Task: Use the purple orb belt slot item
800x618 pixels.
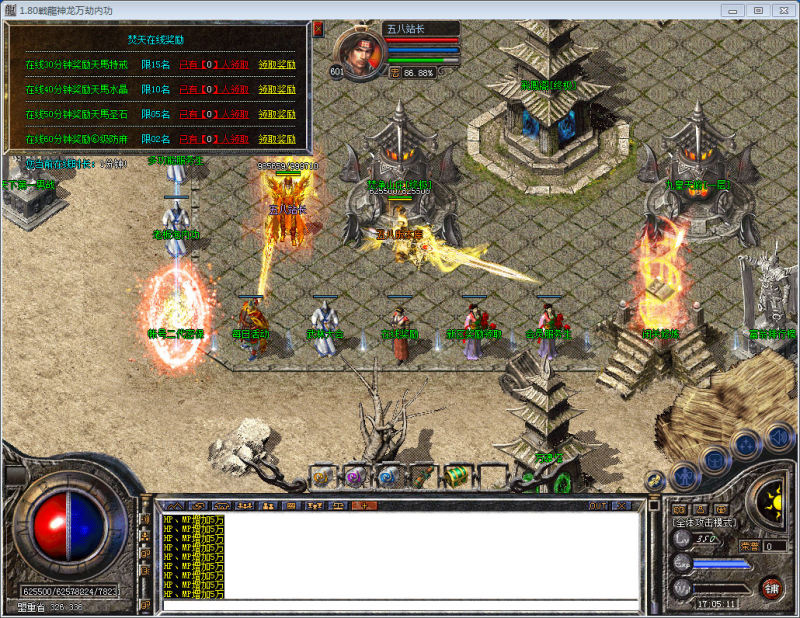Action: 356,477
